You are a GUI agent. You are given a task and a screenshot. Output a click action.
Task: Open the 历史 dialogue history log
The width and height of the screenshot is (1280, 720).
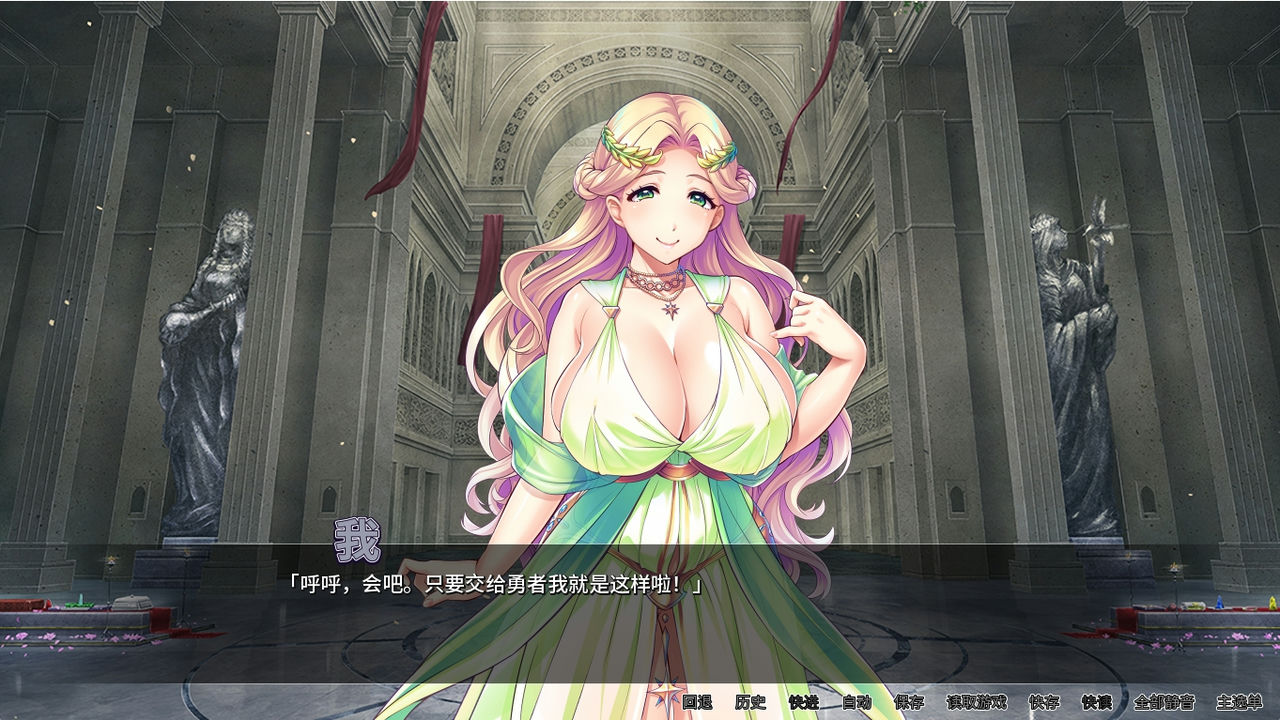[x=748, y=703]
